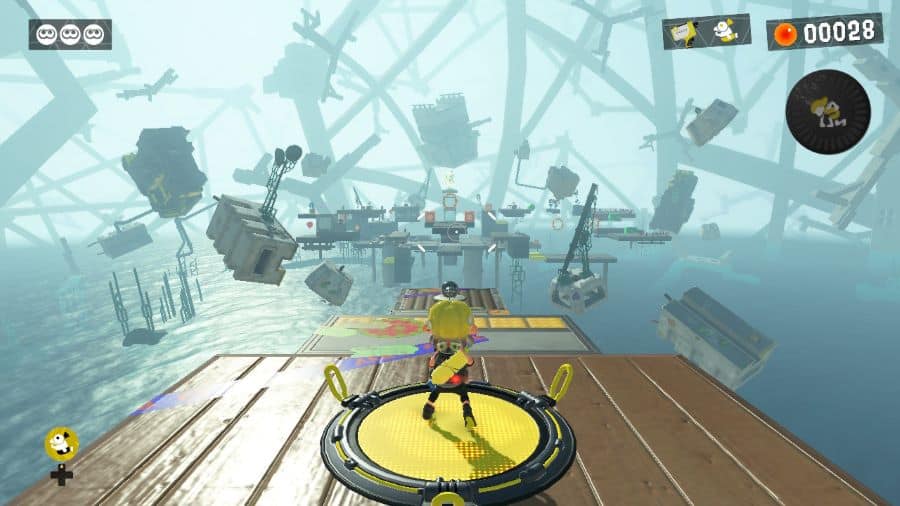Select the Smallfry sub-weapon icon beside the shooter
900x506 pixels.
pos(727,32)
